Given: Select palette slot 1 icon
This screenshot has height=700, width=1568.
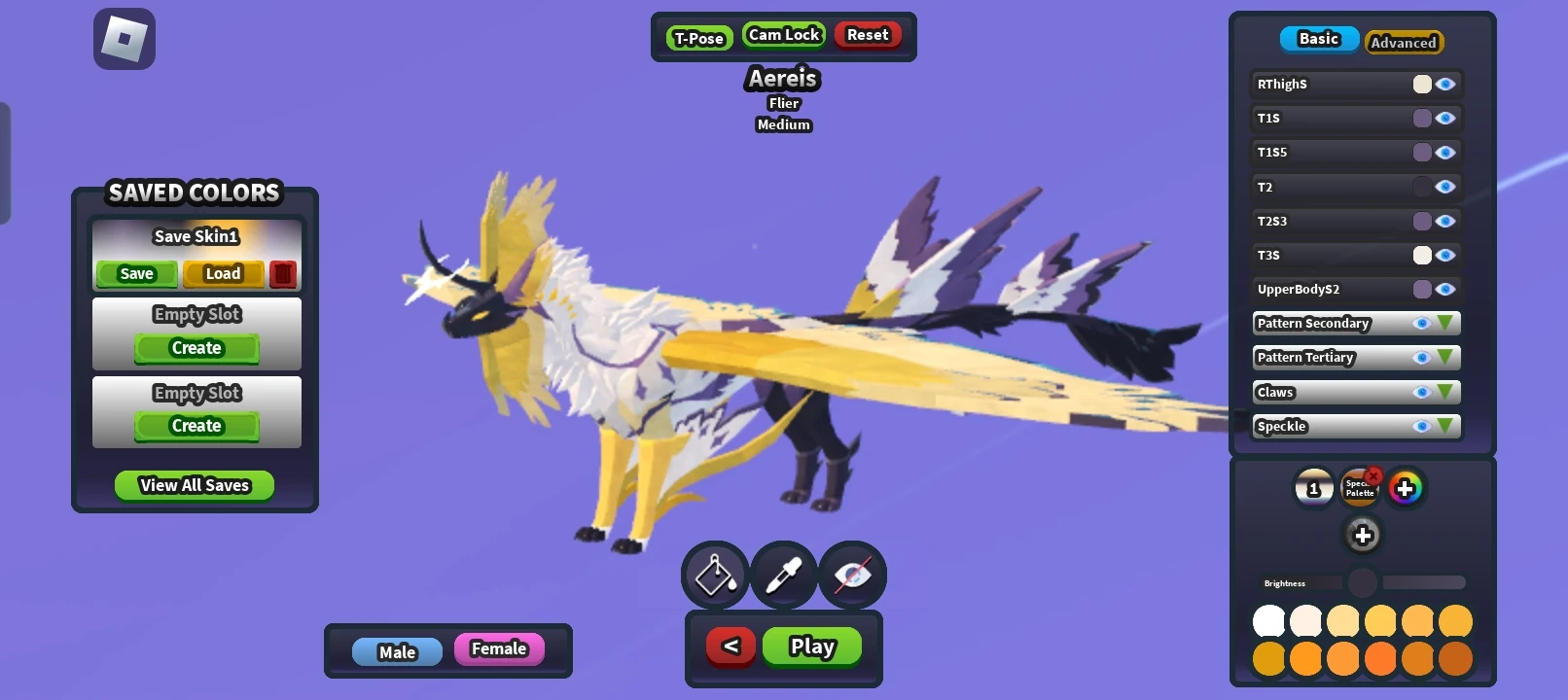Looking at the screenshot, I should pyautogui.click(x=1314, y=488).
